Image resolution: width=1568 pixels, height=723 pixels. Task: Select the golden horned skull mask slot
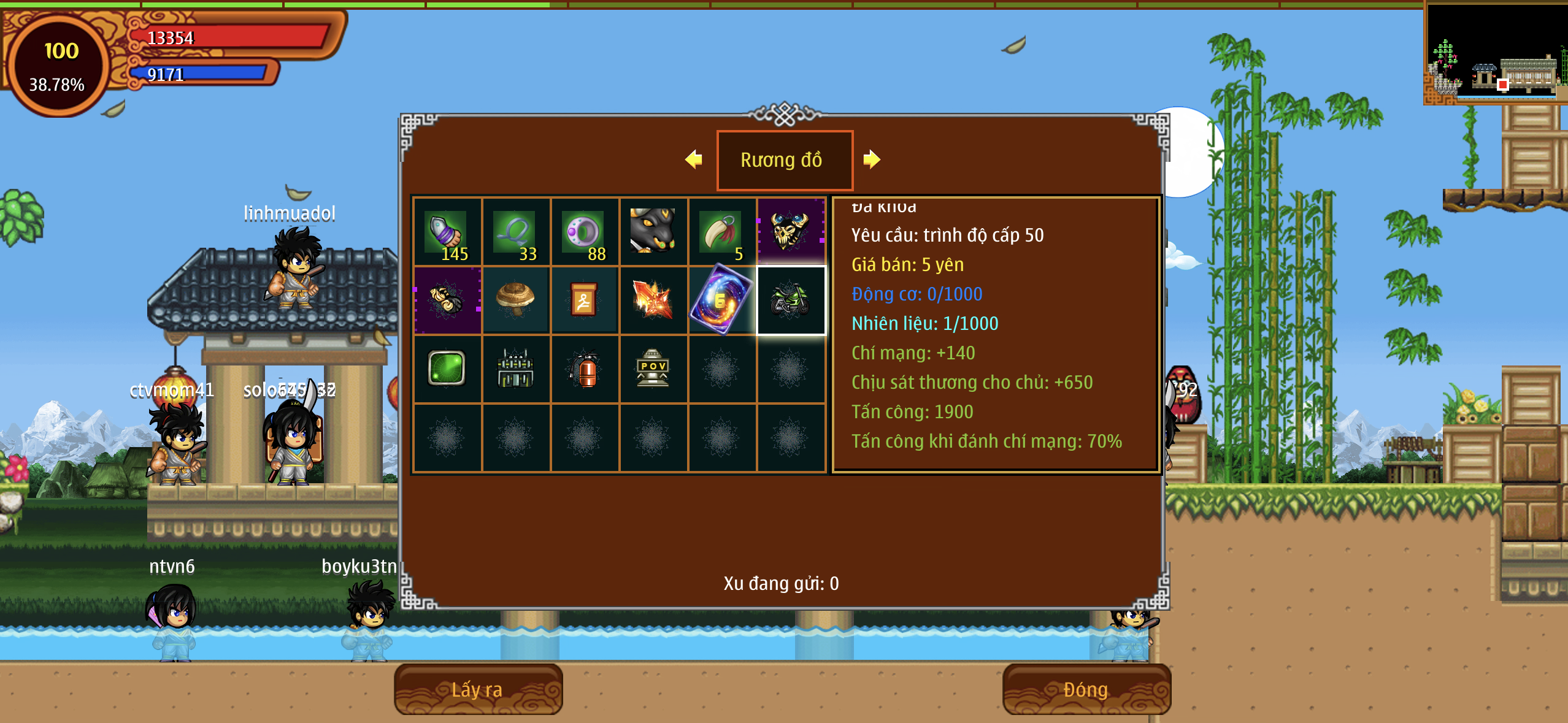coord(791,231)
